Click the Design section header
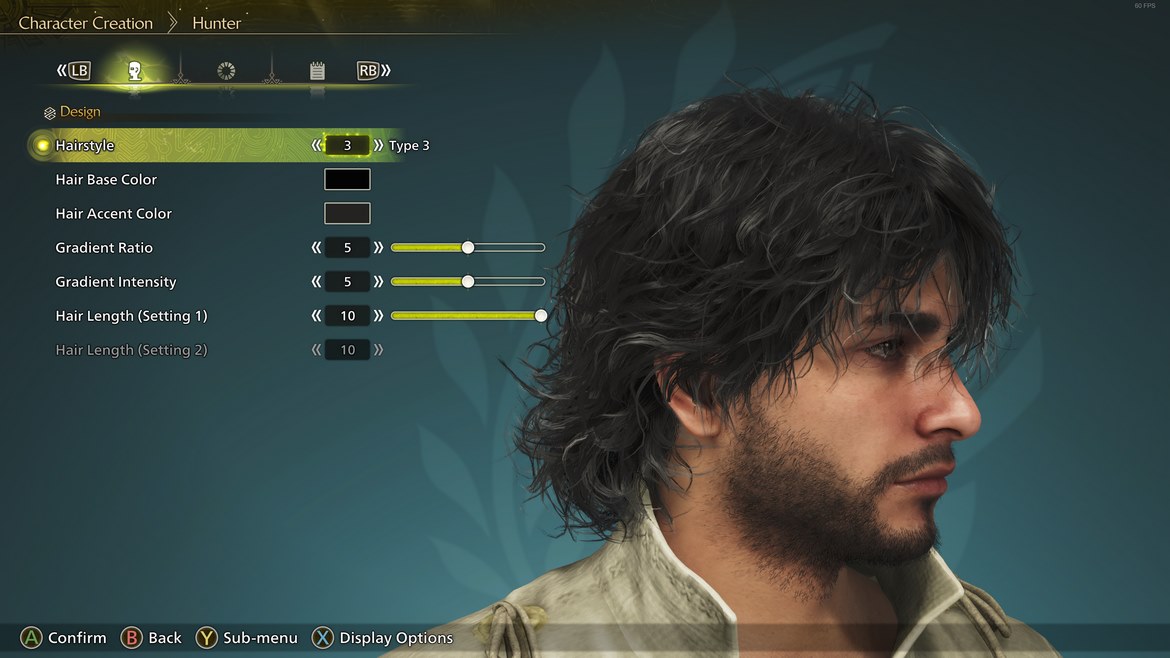The width and height of the screenshot is (1170, 658). 79,112
